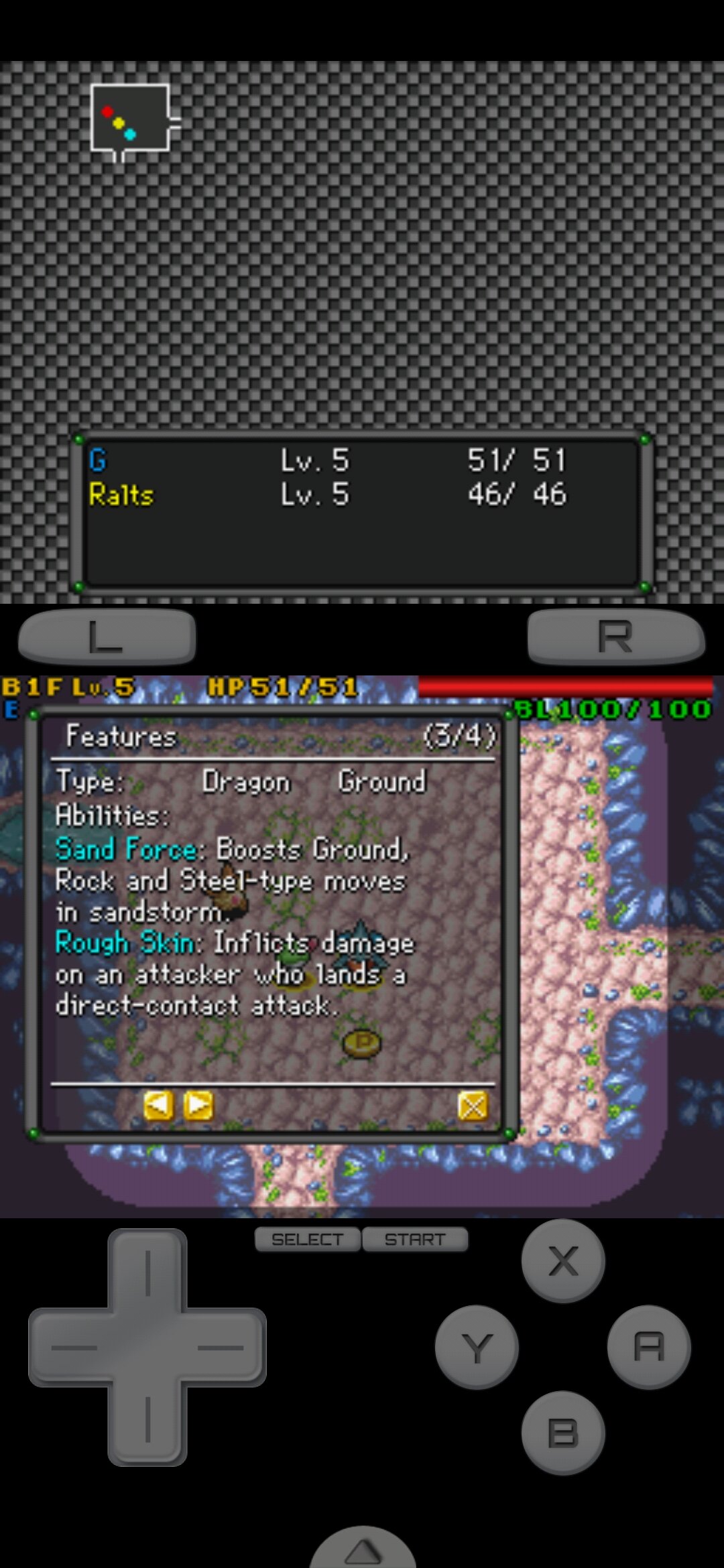Tap the emulator L shoulder button
This screenshot has width=724, height=1568.
pyautogui.click(x=107, y=636)
